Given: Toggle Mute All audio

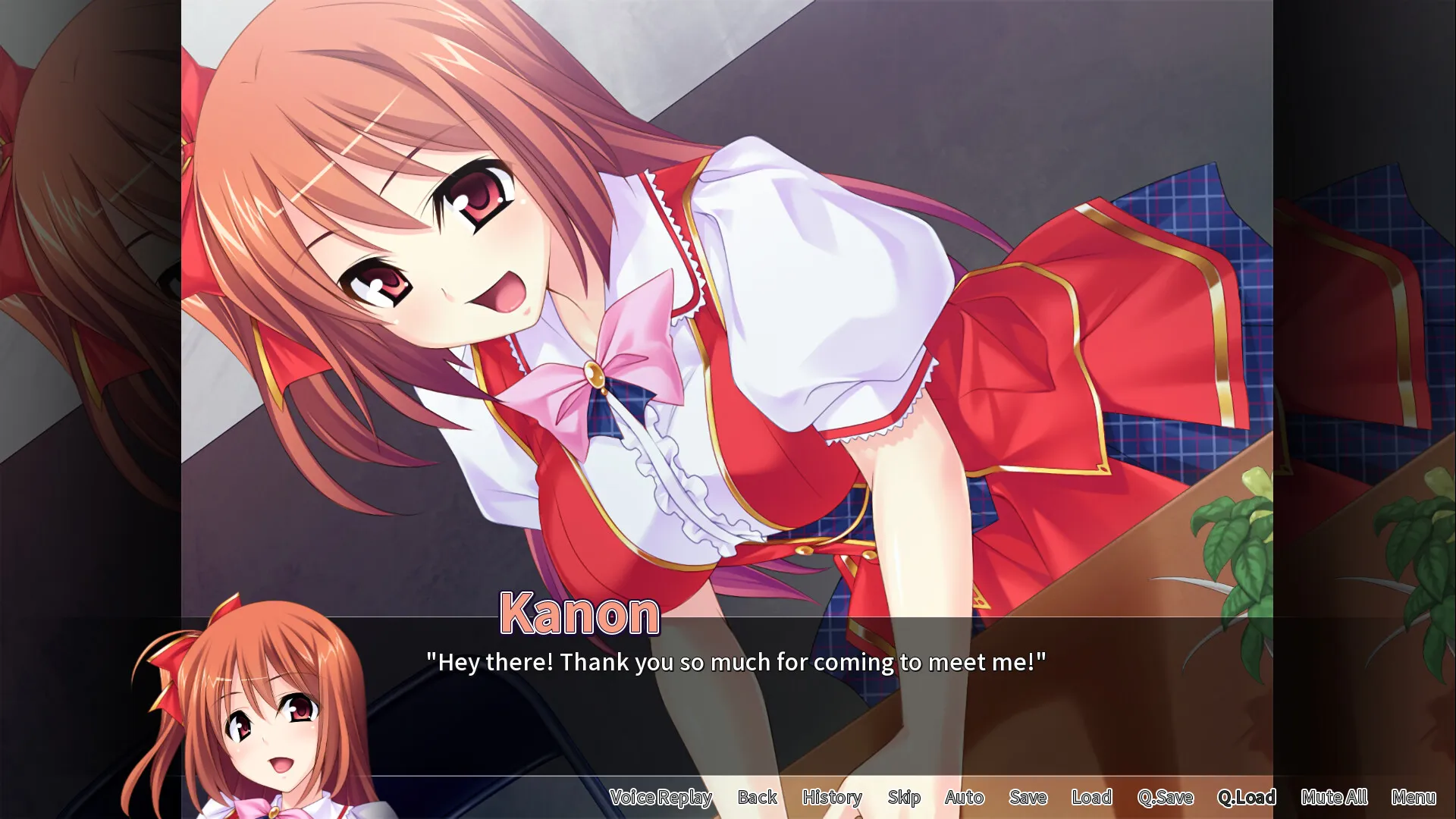Looking at the screenshot, I should 1334,797.
